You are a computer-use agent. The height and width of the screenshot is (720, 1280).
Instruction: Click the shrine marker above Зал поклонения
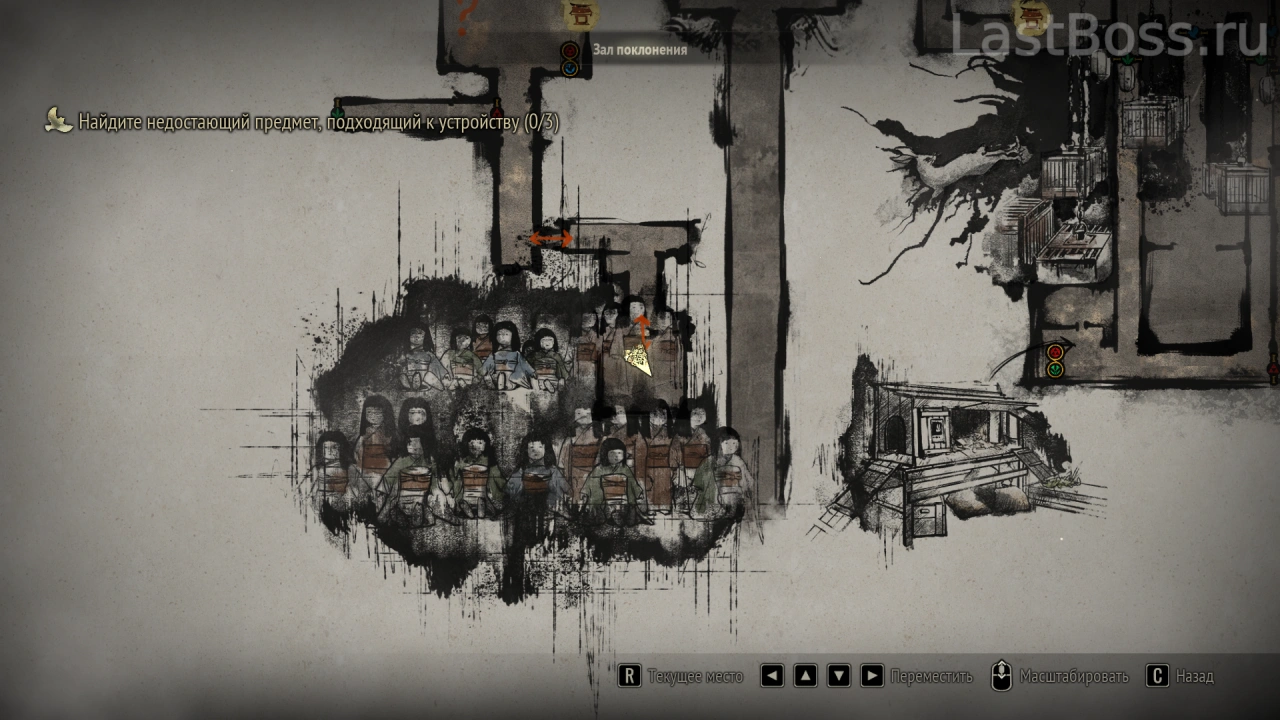[x=578, y=14]
